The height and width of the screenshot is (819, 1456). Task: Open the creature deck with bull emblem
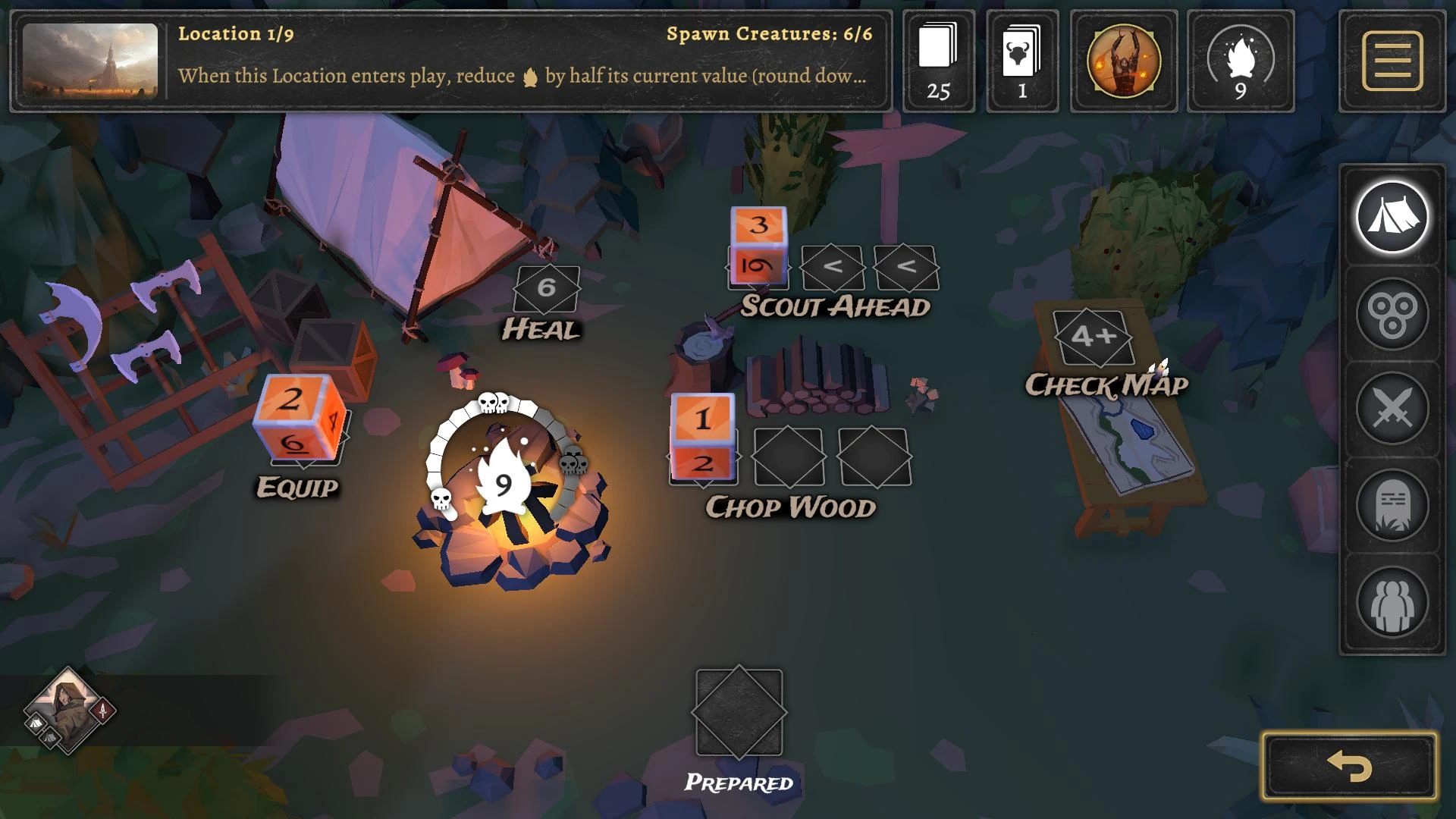pos(1023,61)
